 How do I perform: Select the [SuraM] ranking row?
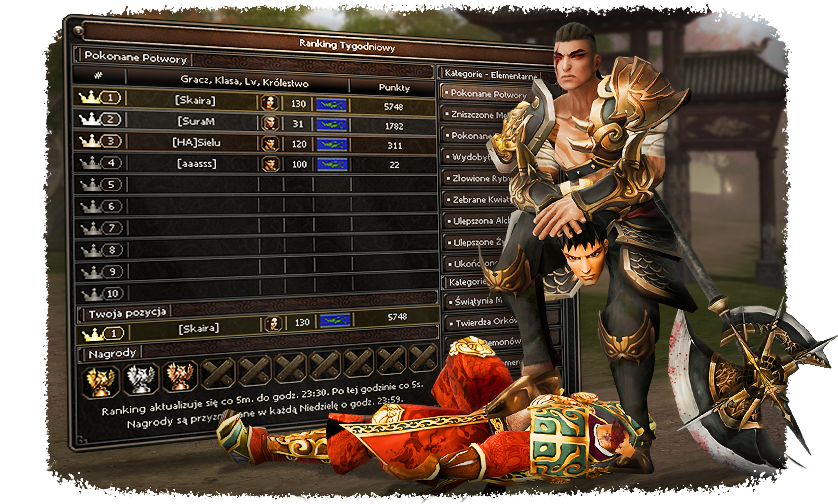click(255, 121)
